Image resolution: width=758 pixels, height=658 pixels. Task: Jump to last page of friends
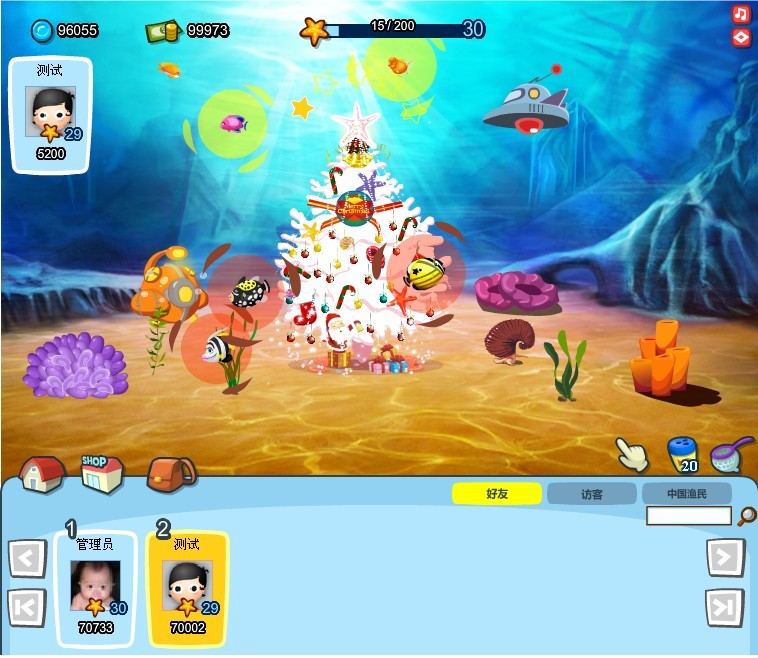point(725,607)
